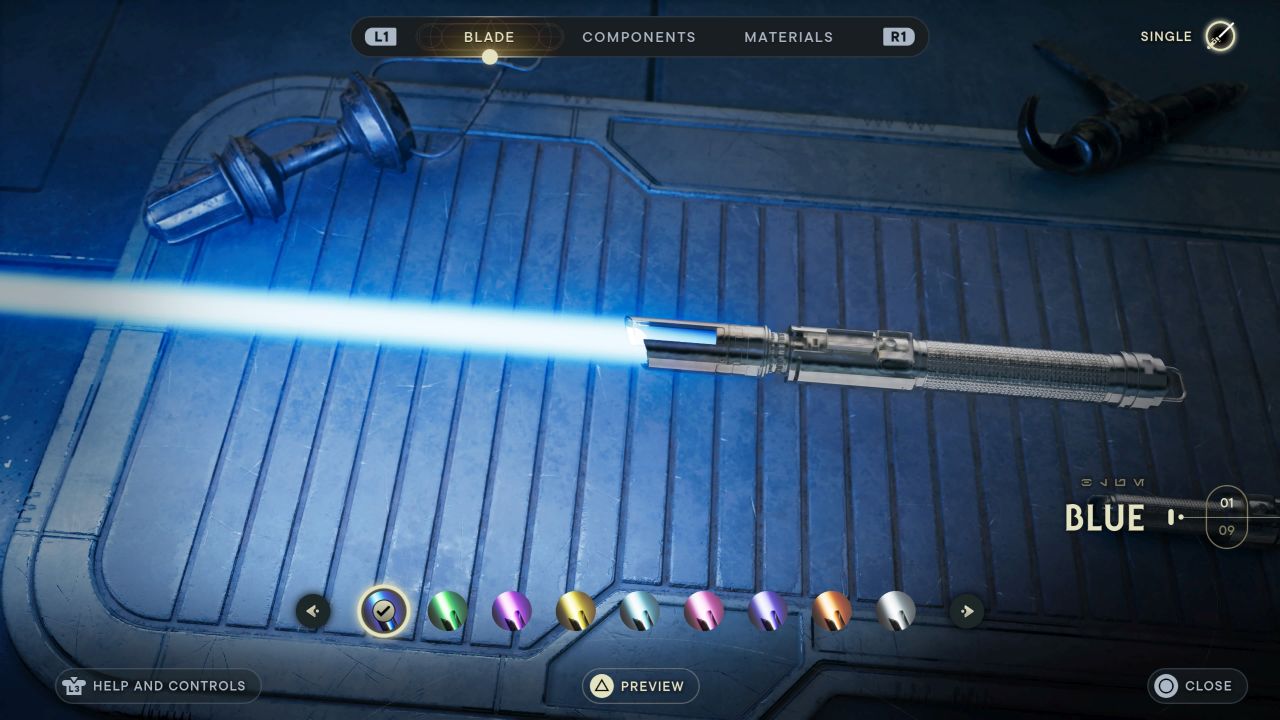The height and width of the screenshot is (720, 1280).
Task: Toggle the Single lightsaber stance icon
Action: 1220,37
